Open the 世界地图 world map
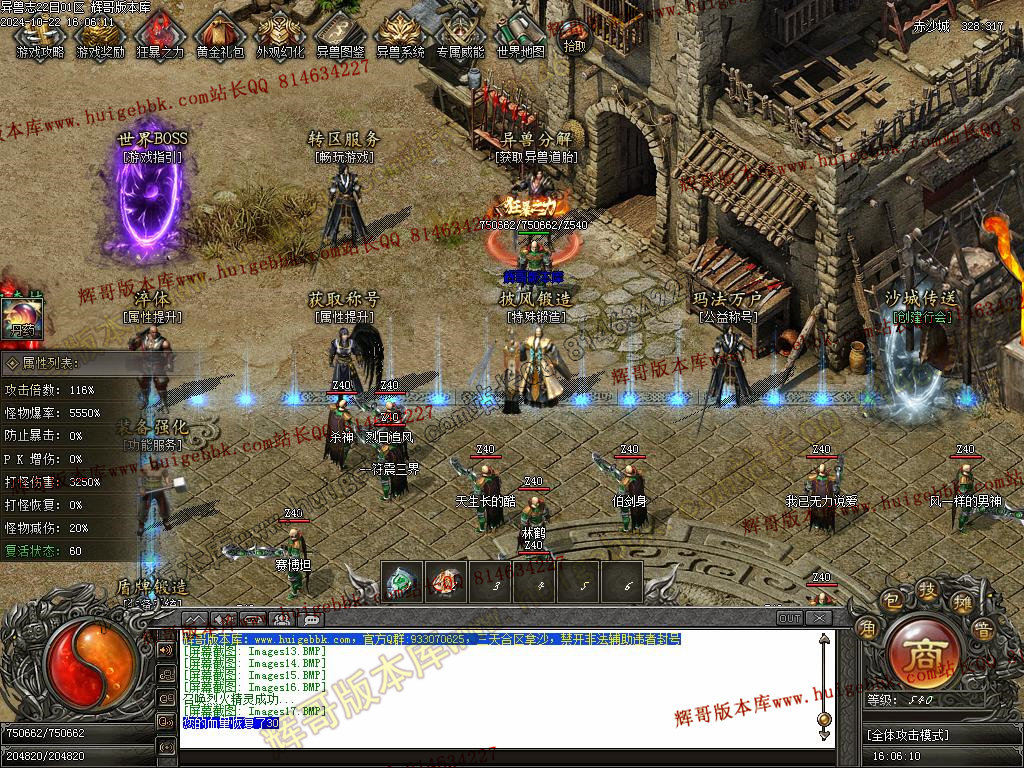Image resolution: width=1024 pixels, height=768 pixels. pos(520,35)
